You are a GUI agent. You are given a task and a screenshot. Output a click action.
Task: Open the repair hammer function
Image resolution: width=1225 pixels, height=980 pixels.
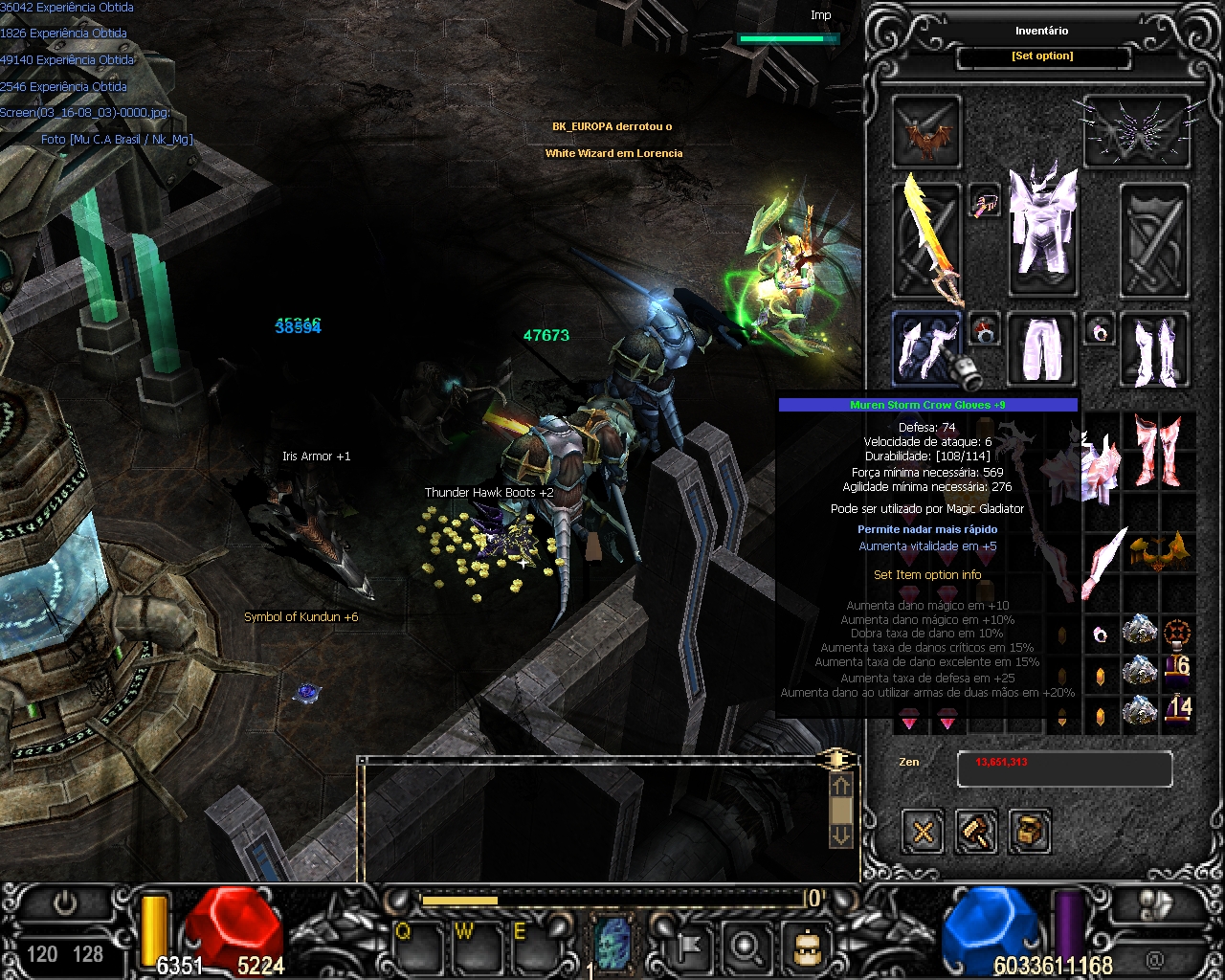click(976, 832)
